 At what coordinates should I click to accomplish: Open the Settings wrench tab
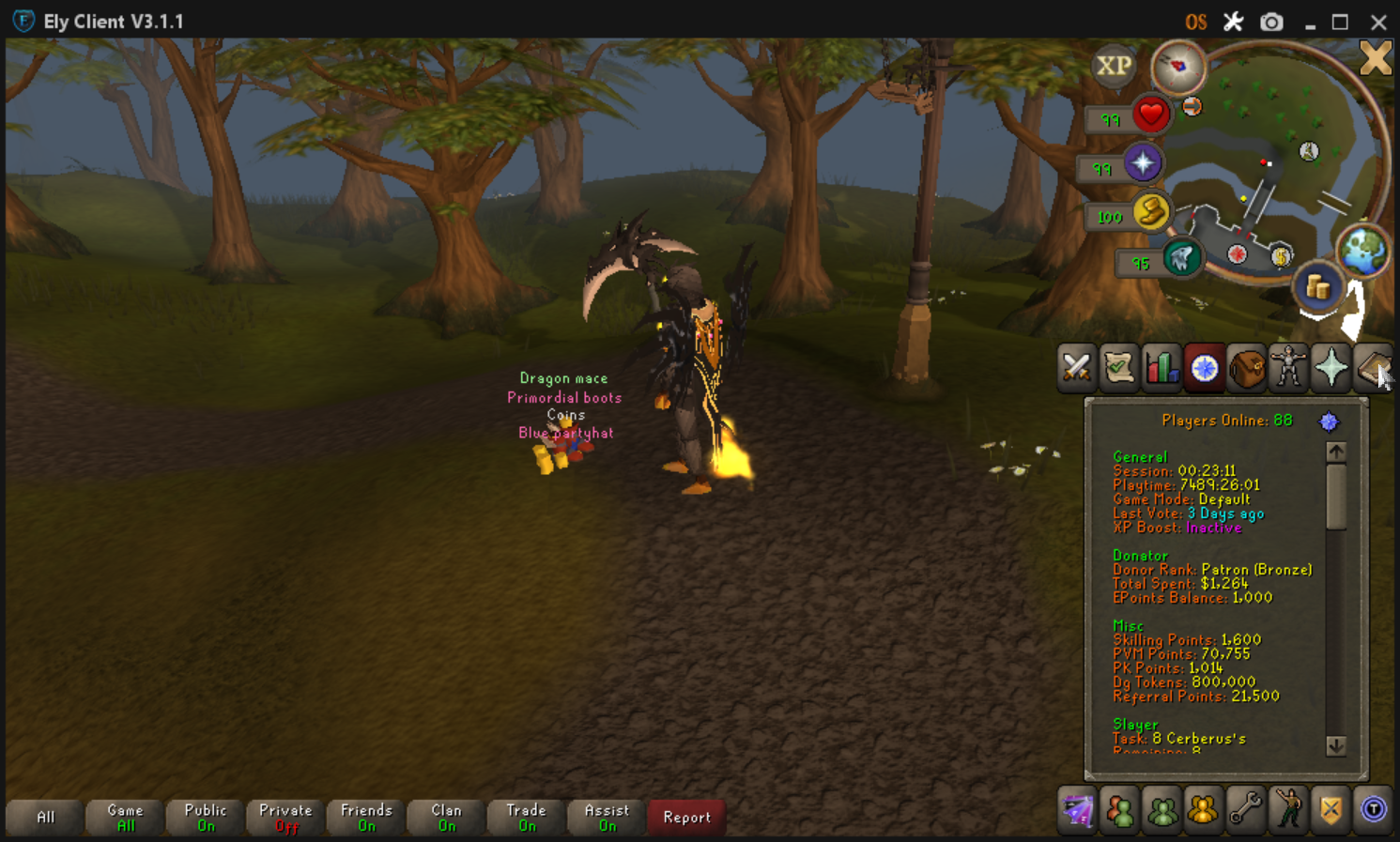coord(1245,809)
